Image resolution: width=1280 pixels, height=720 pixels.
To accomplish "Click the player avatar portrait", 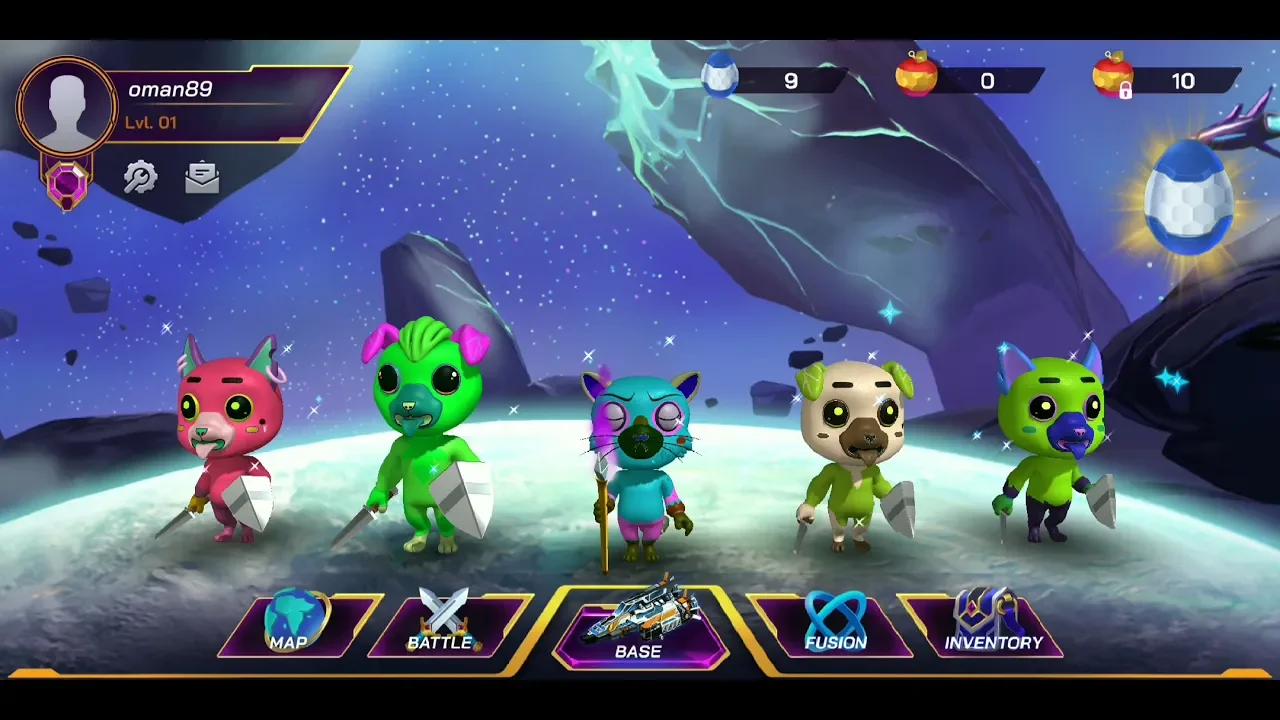I will click(x=67, y=106).
